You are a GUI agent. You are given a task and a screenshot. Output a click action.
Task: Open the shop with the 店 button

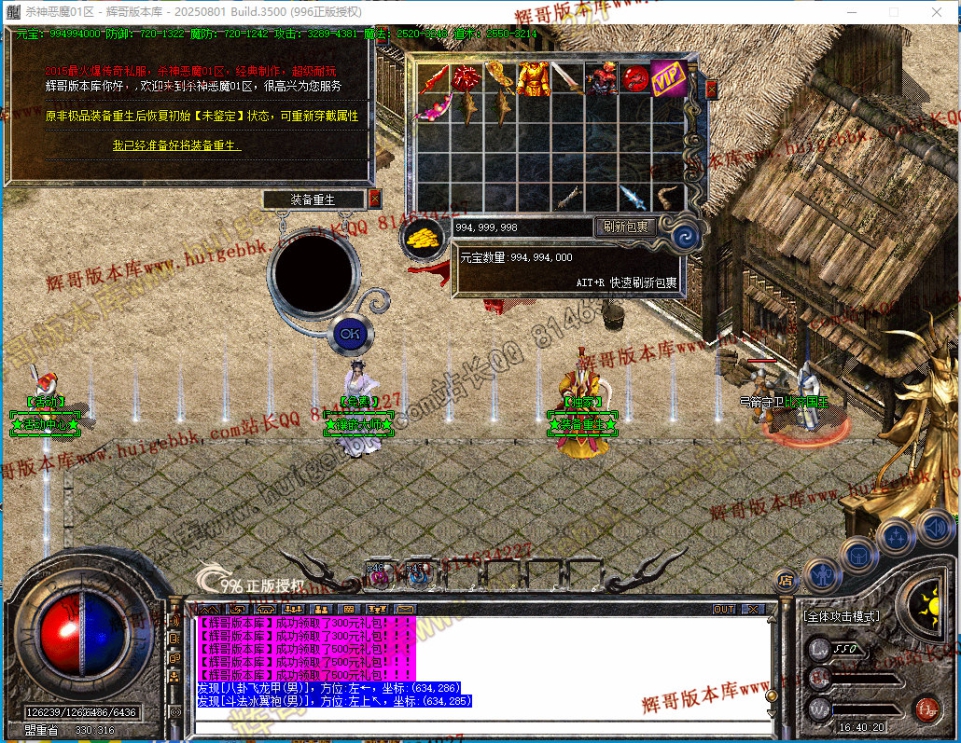[786, 580]
